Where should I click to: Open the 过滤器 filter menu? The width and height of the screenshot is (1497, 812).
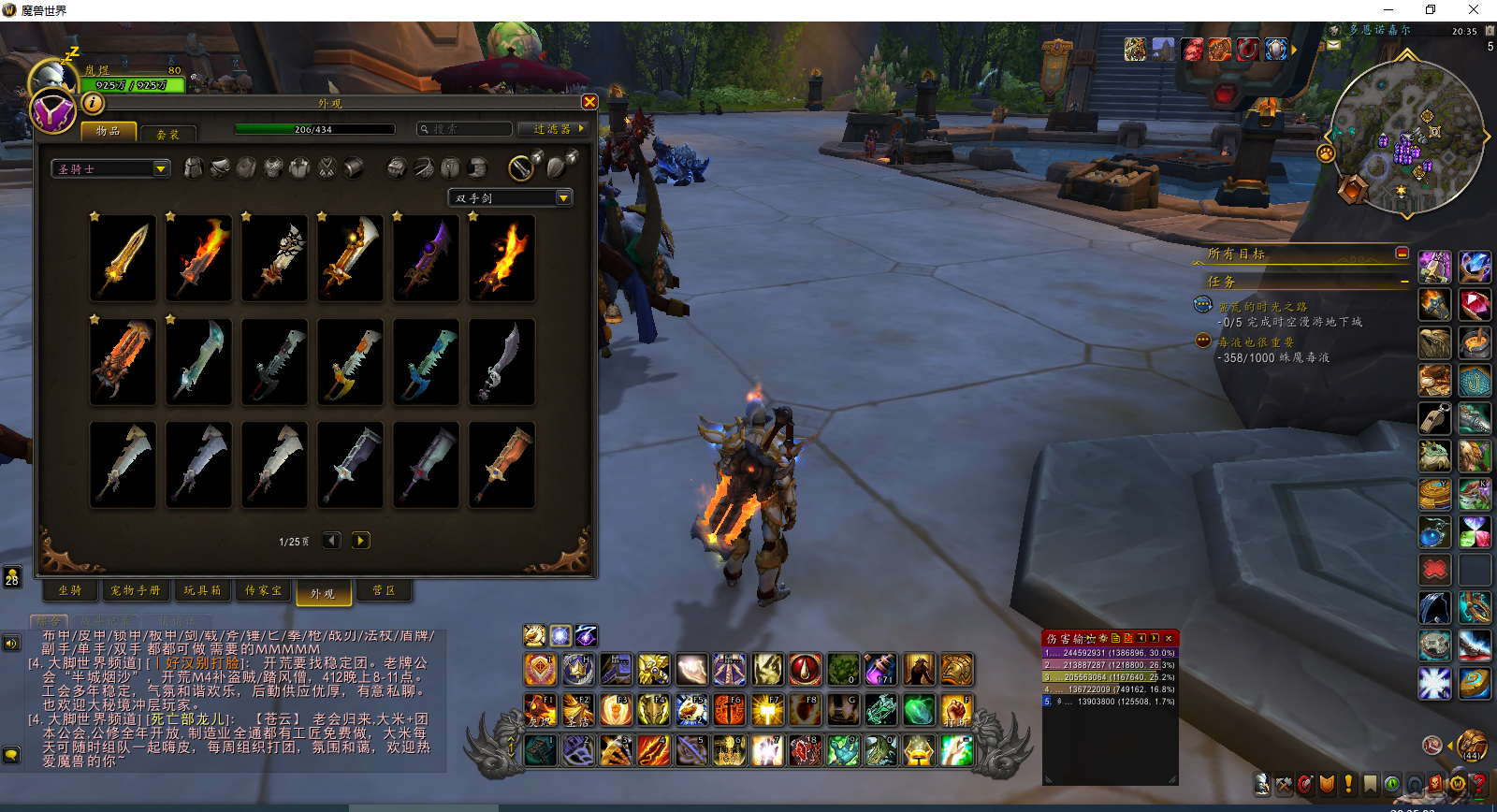click(555, 129)
